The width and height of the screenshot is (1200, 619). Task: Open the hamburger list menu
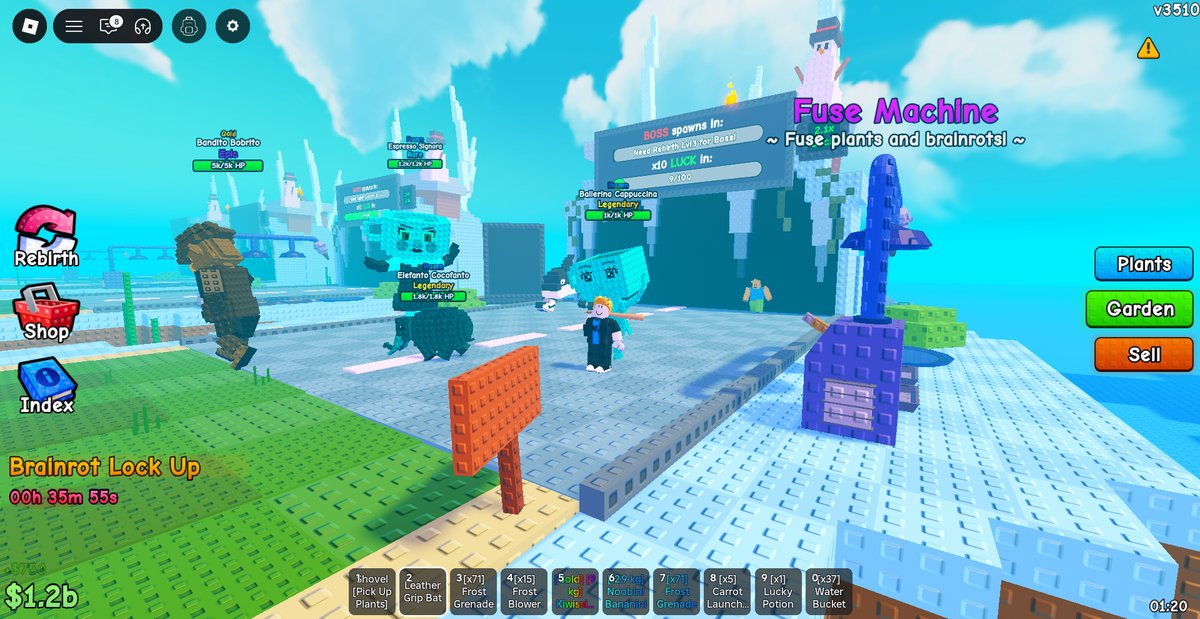(74, 26)
